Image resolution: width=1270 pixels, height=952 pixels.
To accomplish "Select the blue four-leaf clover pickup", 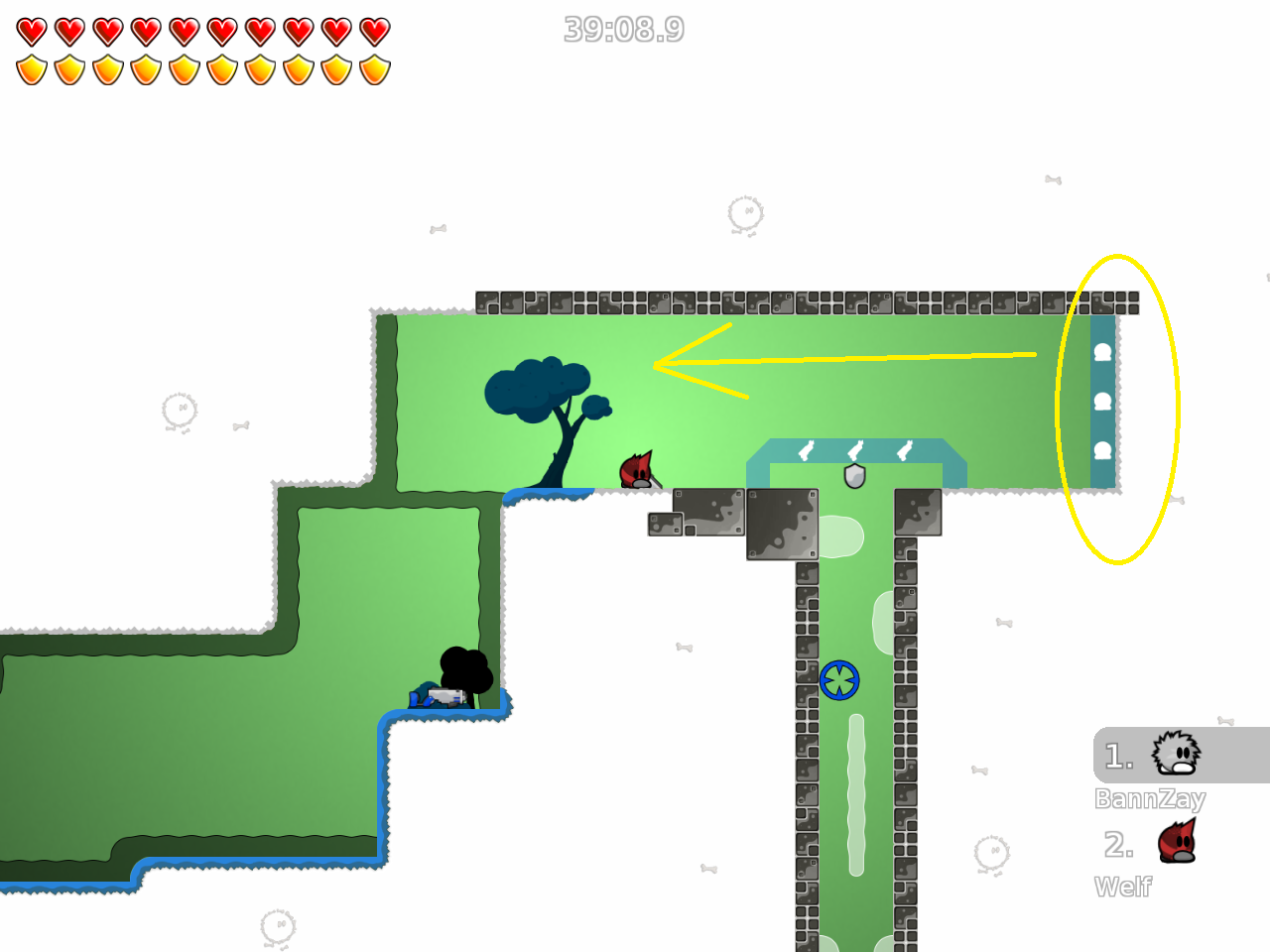I will [839, 681].
